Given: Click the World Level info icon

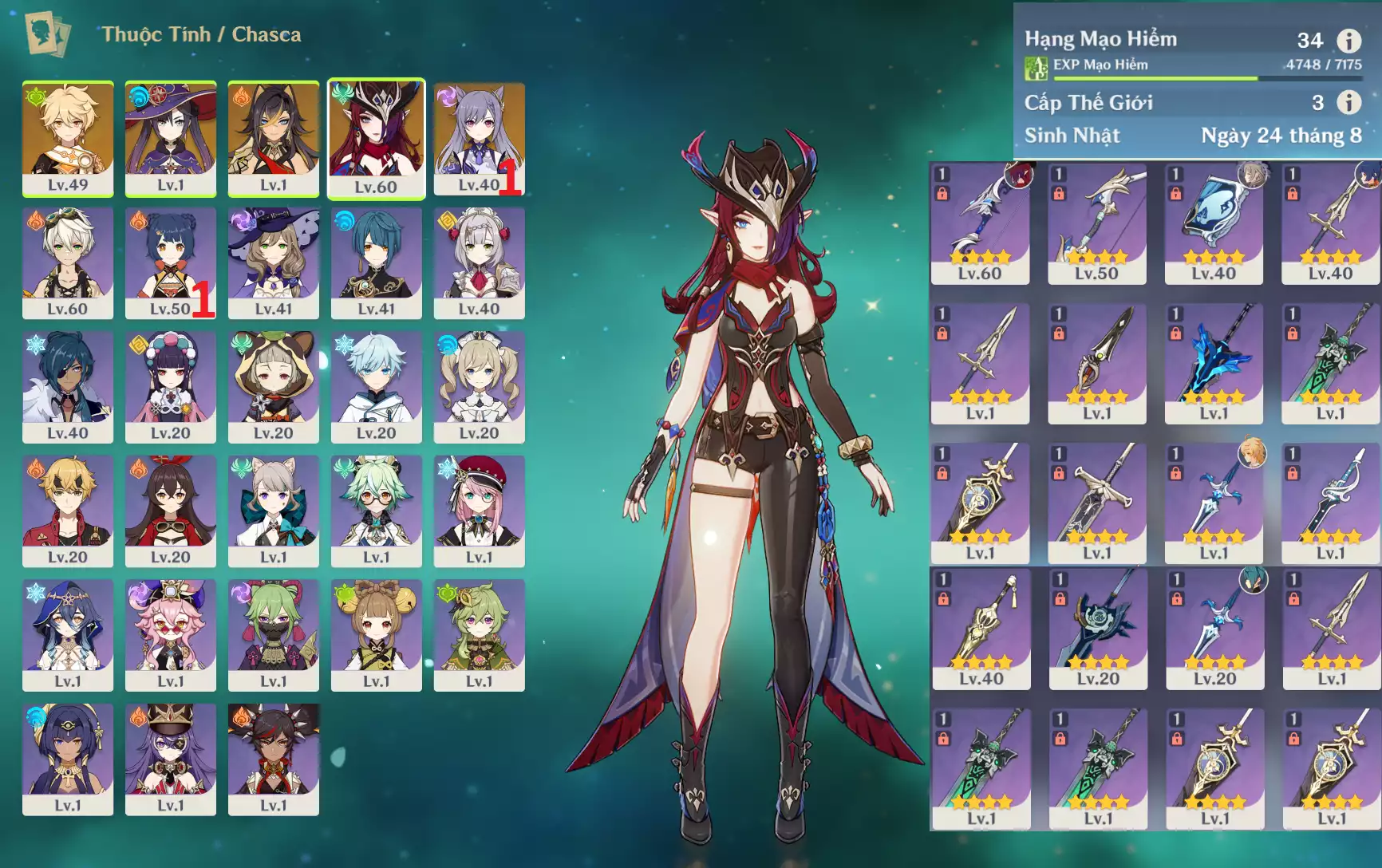Looking at the screenshot, I should [1348, 102].
